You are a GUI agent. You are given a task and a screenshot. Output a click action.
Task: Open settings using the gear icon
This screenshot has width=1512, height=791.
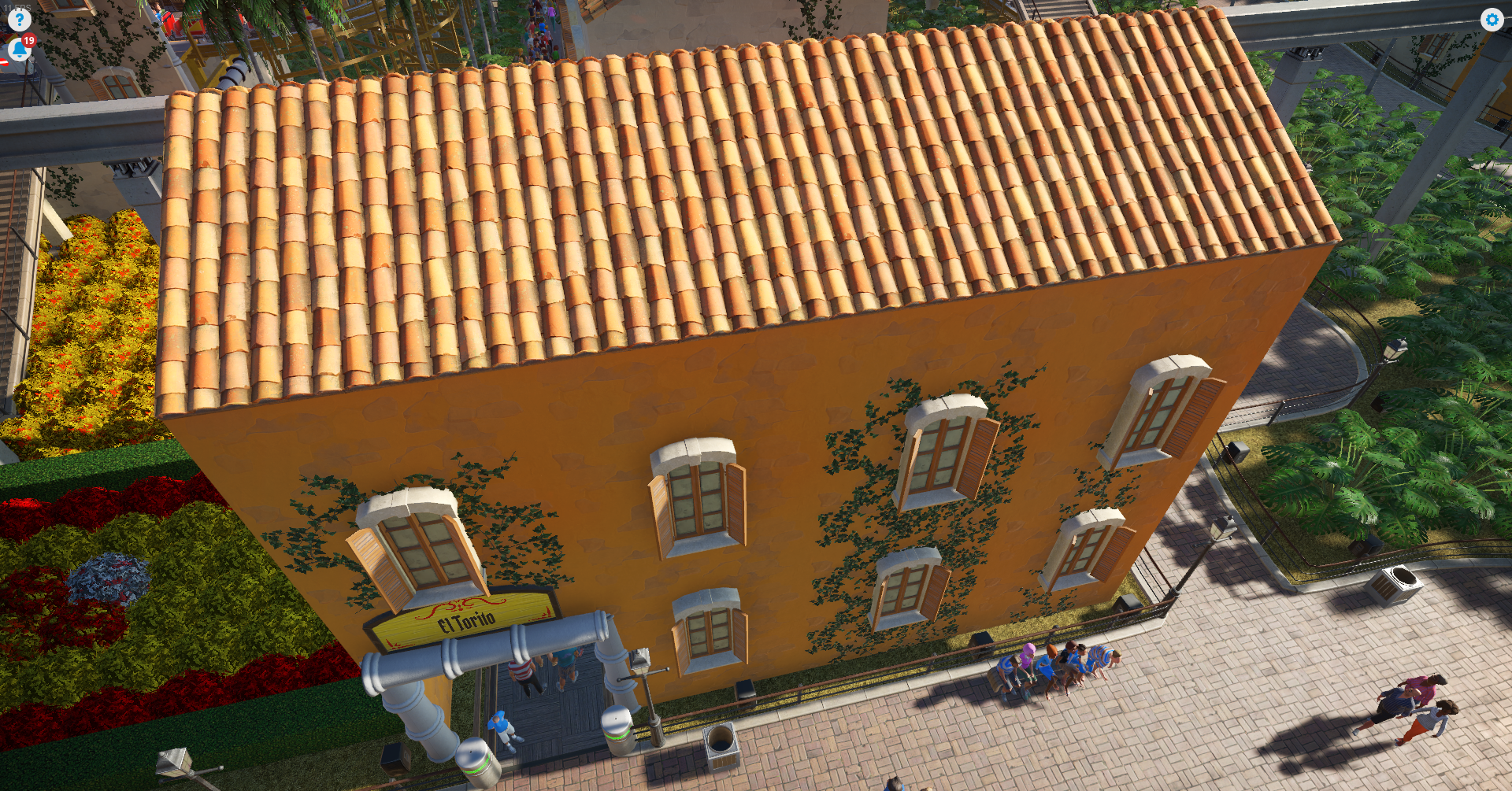coord(1492,20)
